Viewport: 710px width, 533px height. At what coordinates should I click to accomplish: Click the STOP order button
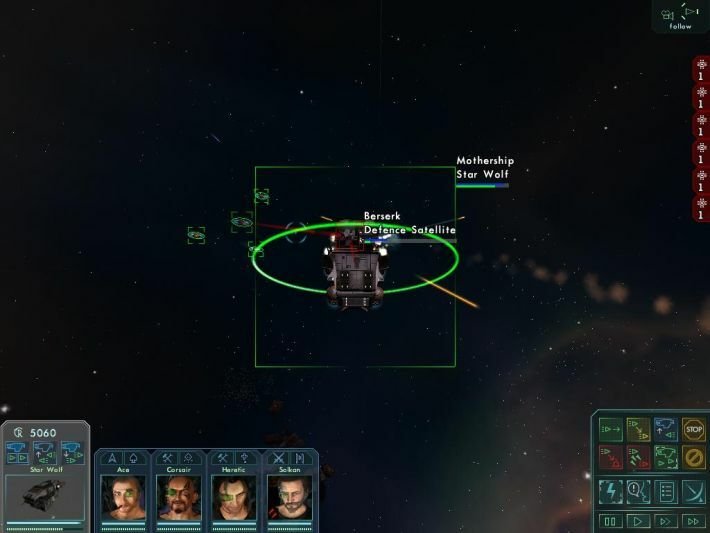pos(693,430)
